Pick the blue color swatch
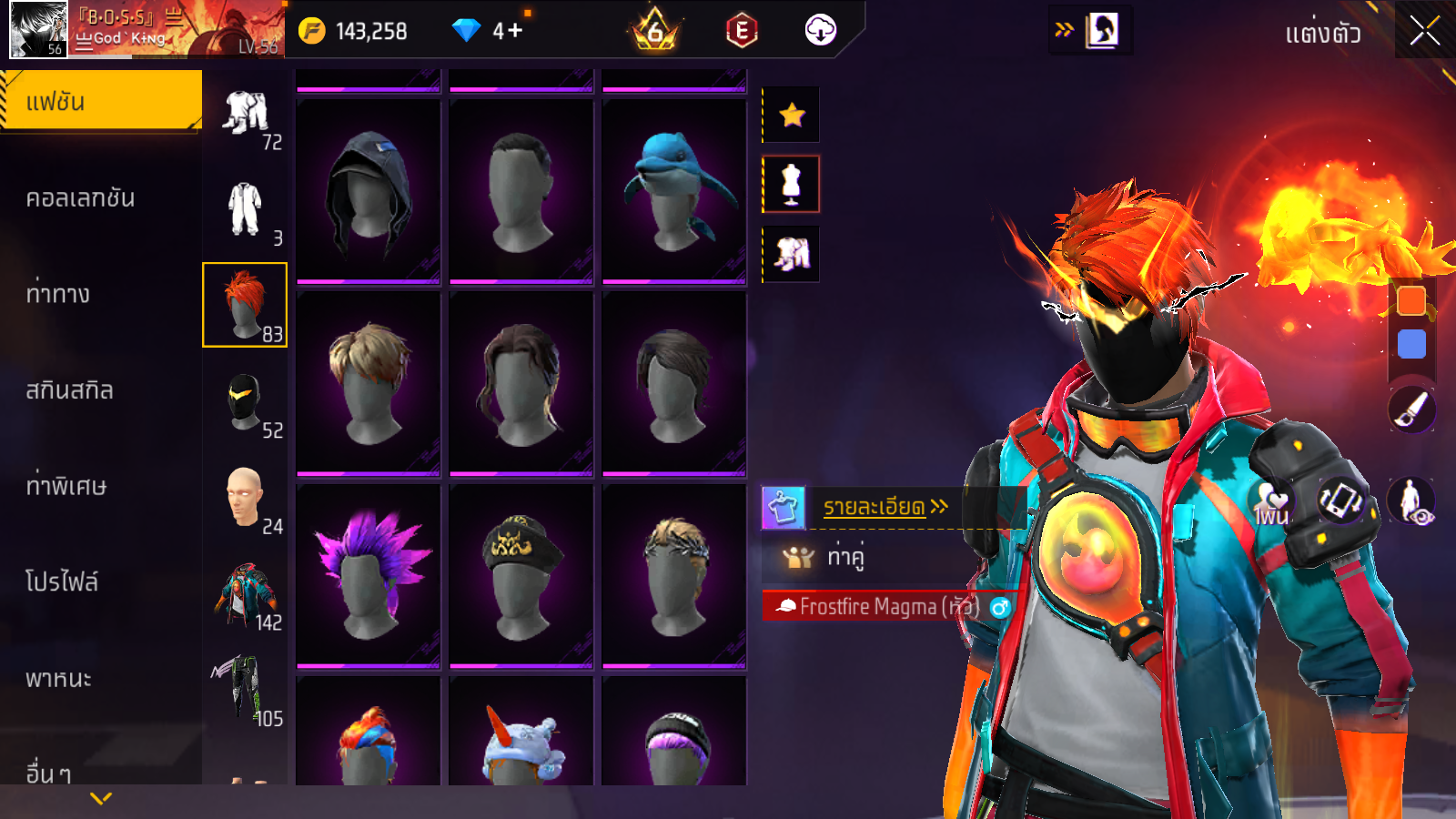1456x819 pixels. (x=1411, y=344)
